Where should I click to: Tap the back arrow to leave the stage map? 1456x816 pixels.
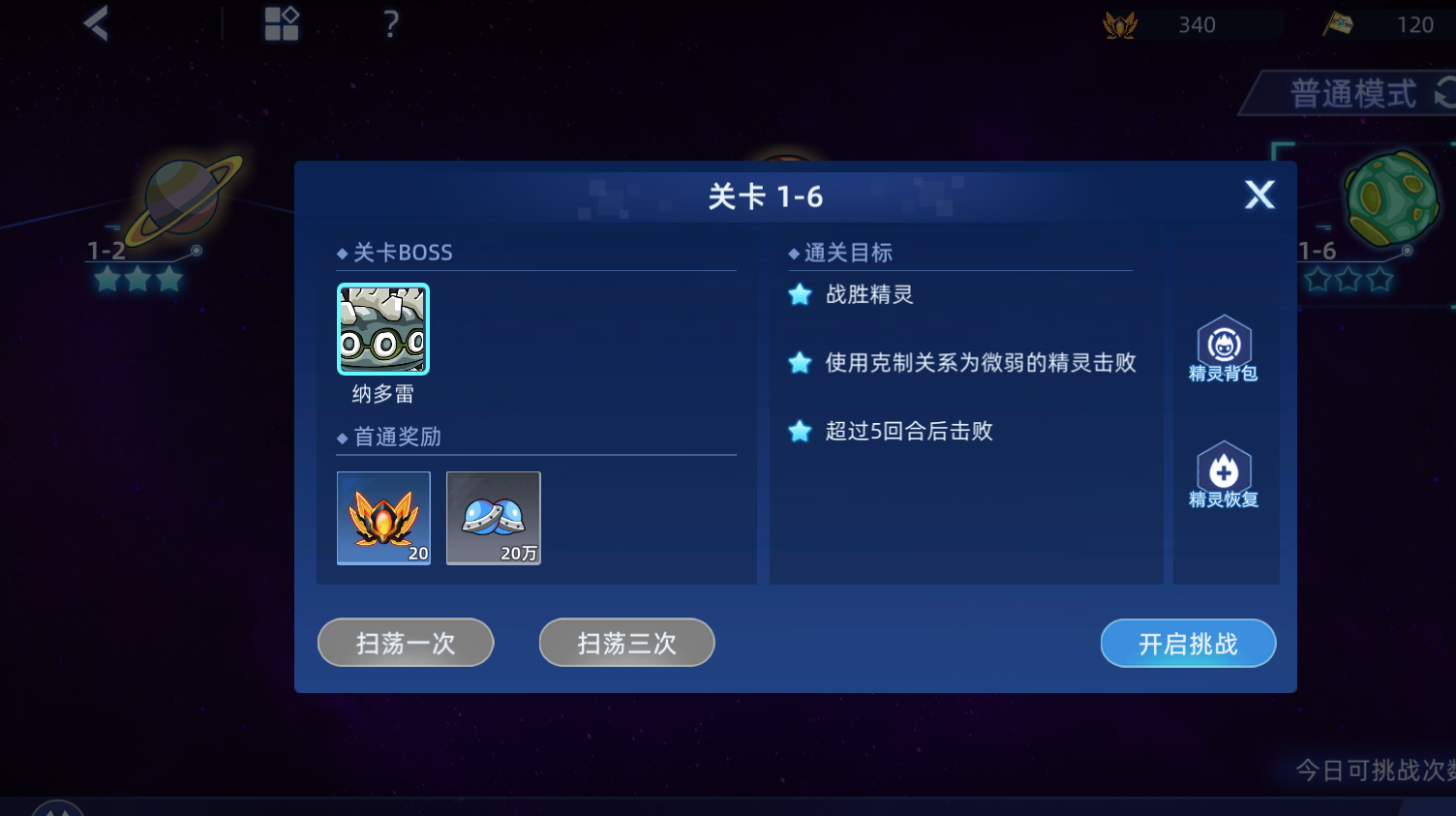pyautogui.click(x=94, y=24)
